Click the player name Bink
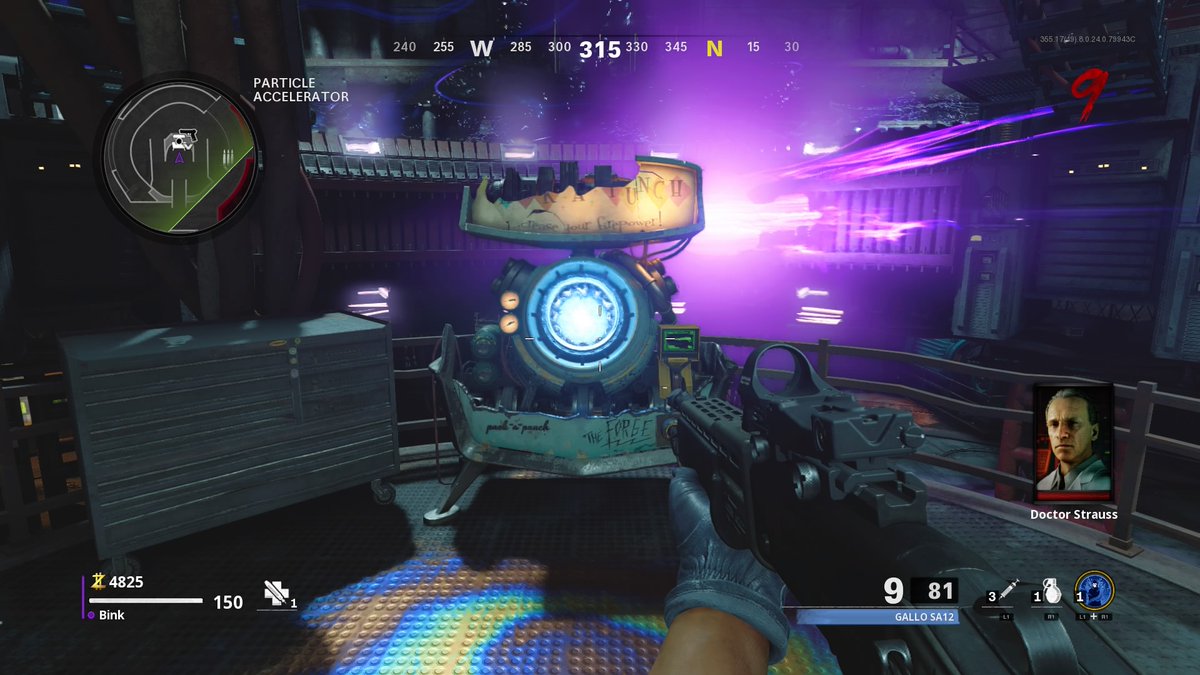Viewport: 1200px width, 675px height. point(111,615)
